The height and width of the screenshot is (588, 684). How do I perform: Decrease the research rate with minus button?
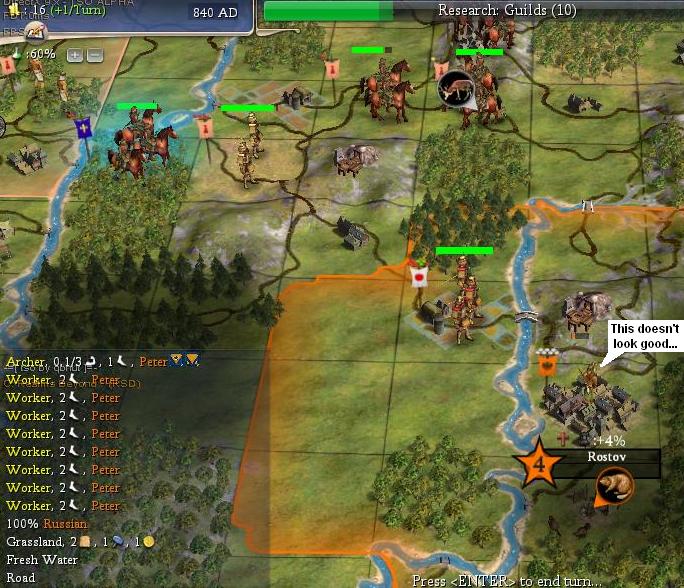pos(94,54)
